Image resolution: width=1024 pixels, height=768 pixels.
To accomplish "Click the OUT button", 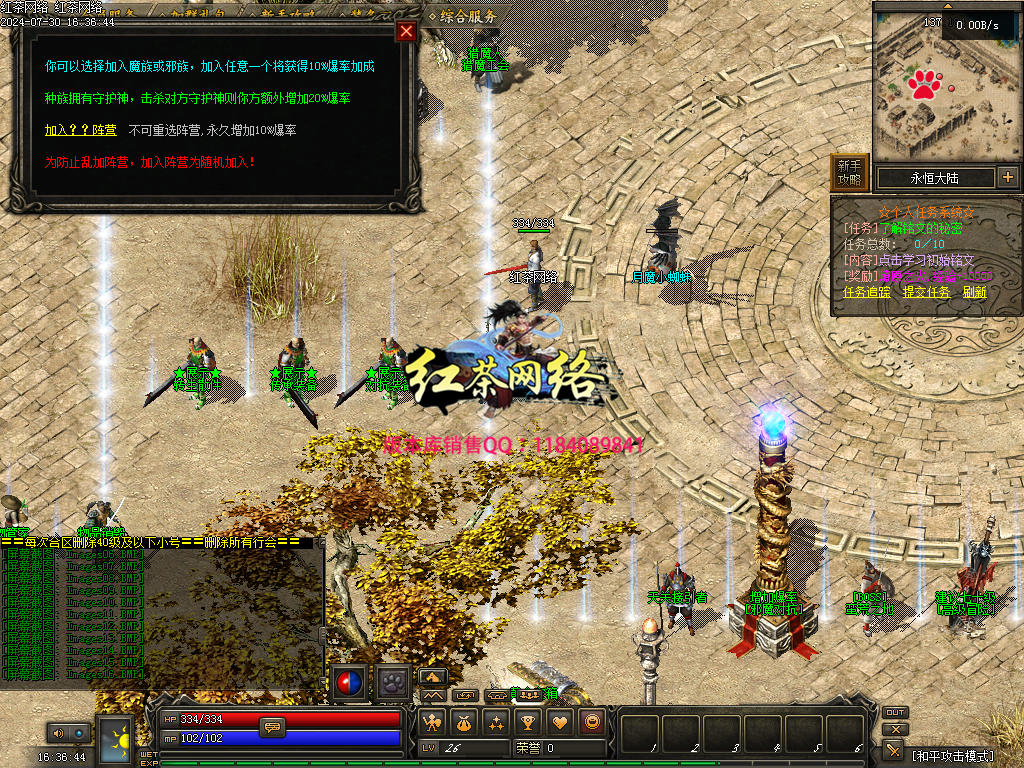I will [x=895, y=713].
